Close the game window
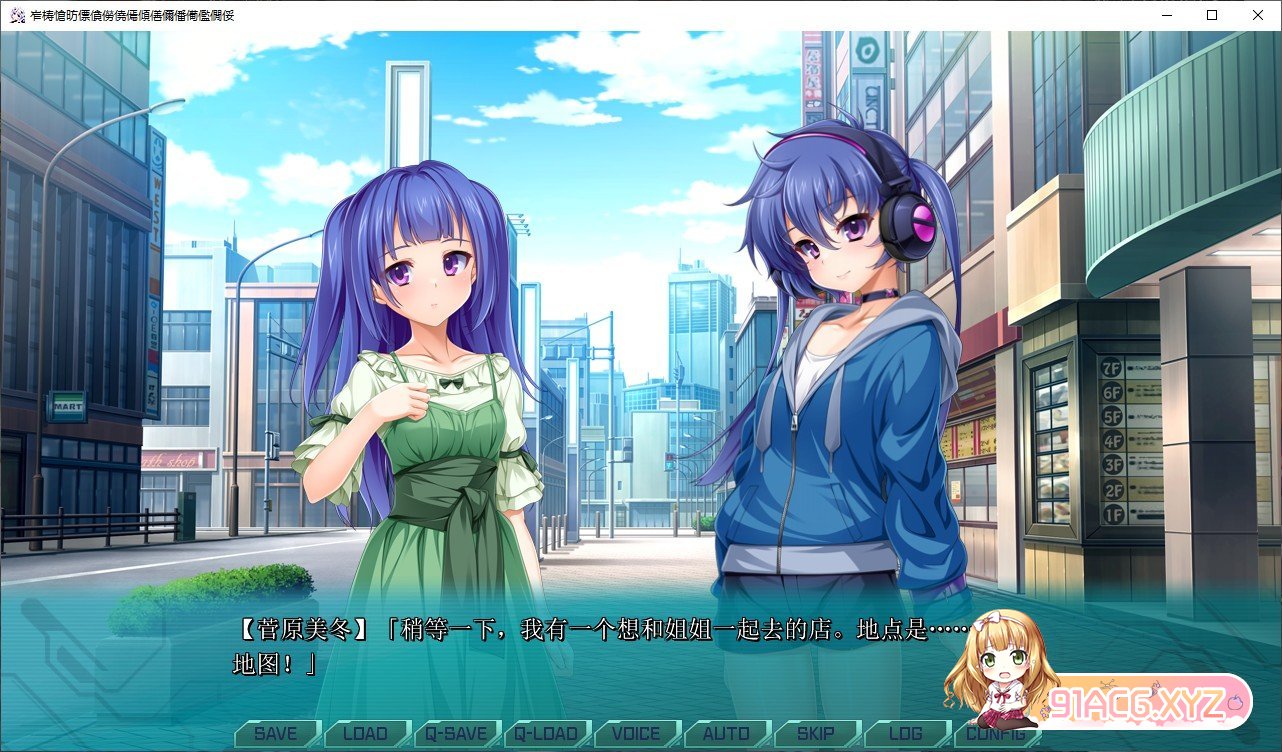Screen dimensions: 1282x752 coord(1258,15)
